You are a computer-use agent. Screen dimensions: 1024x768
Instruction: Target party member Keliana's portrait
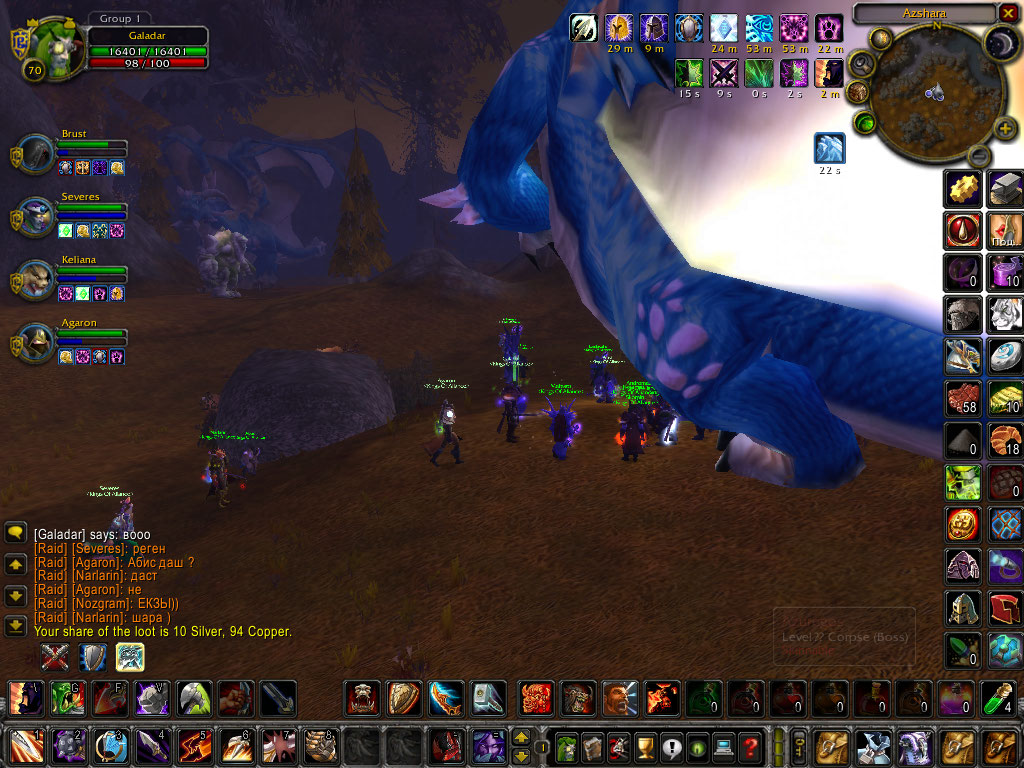pyautogui.click(x=38, y=279)
